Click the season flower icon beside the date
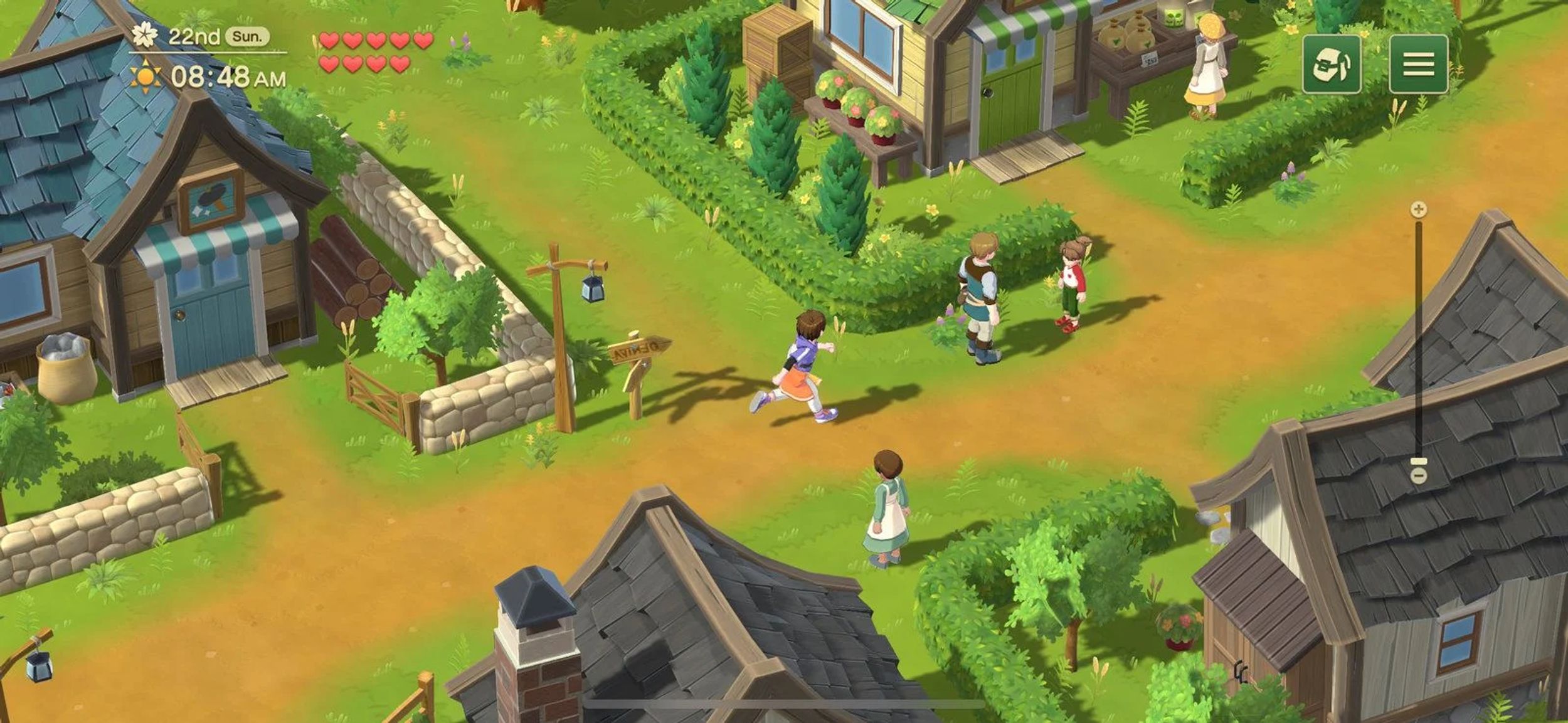1568x723 pixels. [146, 36]
